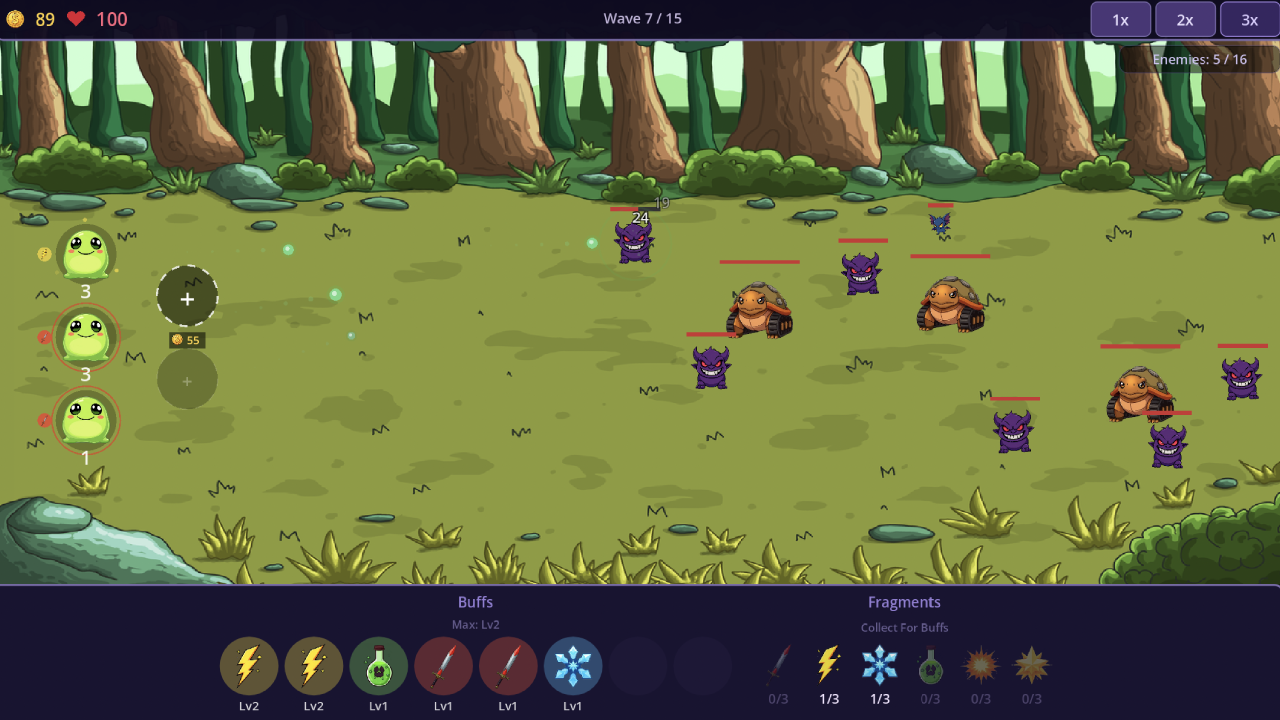
Task: Select the top frog tower with count 3
Action: pos(85,252)
